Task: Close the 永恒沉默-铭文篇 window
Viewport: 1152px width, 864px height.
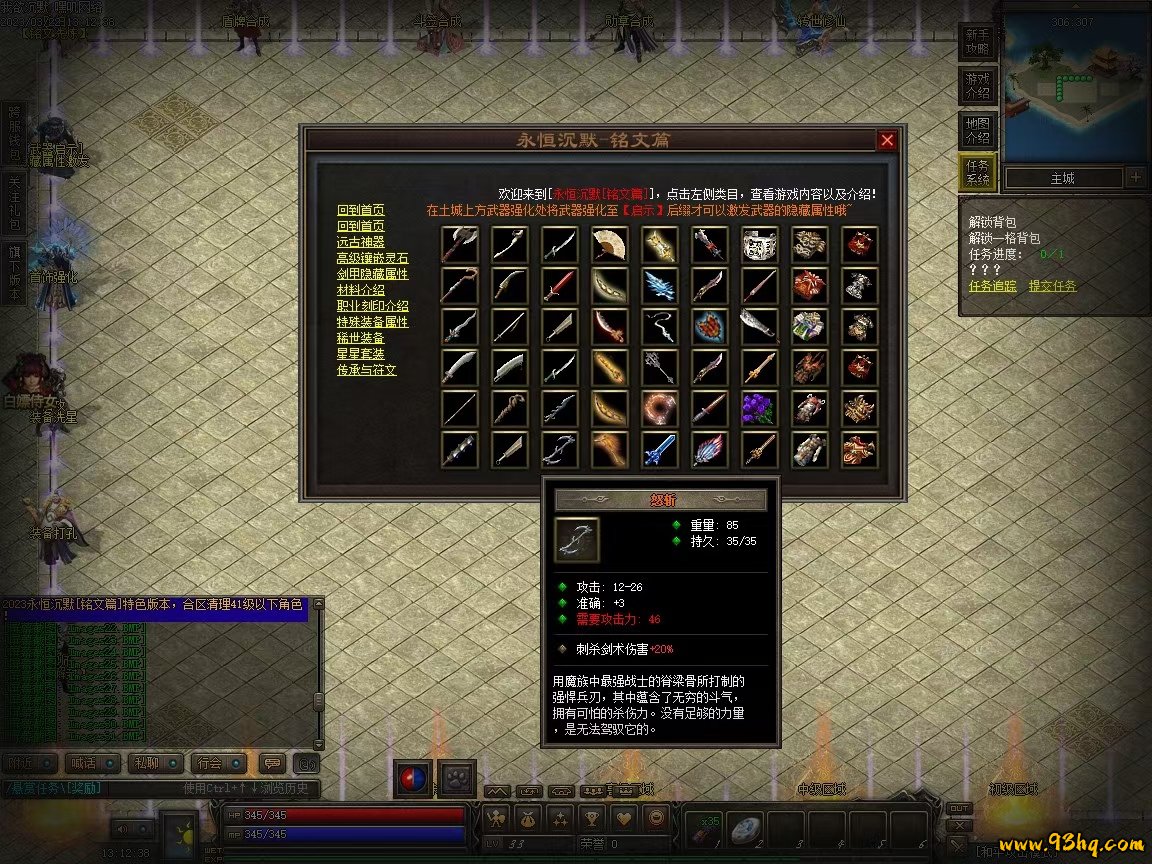Action: 887,141
